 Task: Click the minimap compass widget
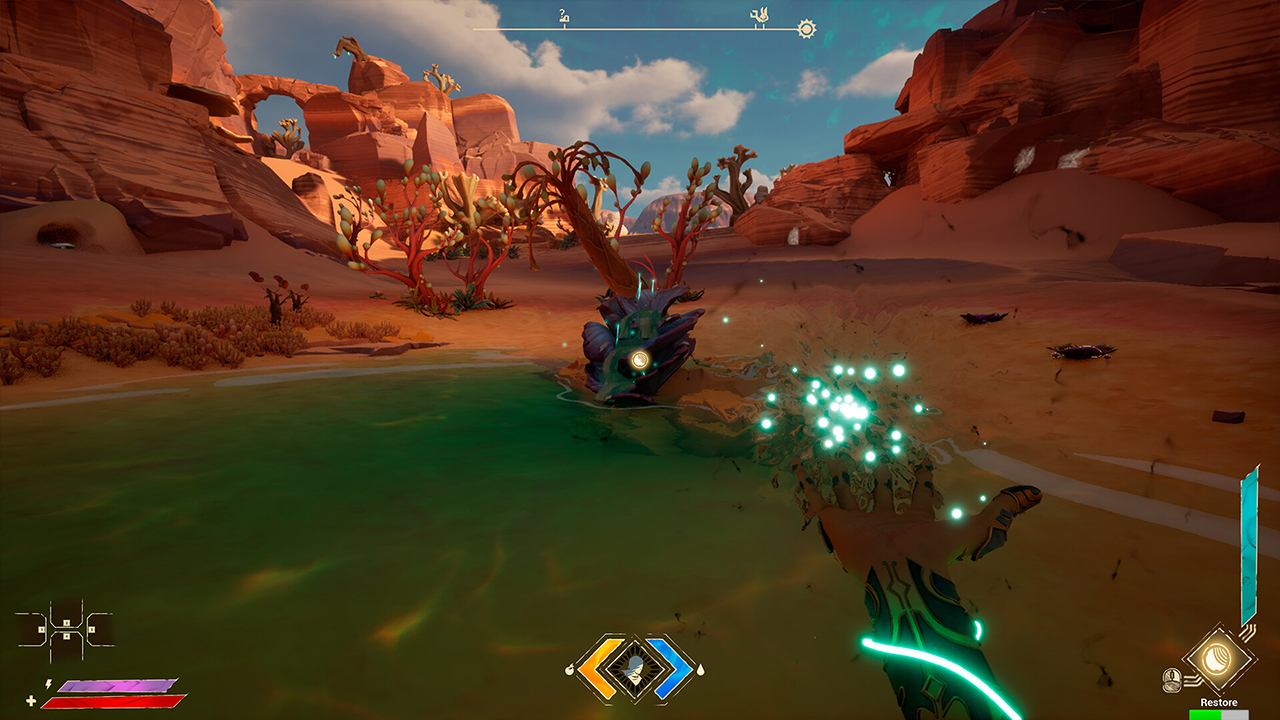pos(65,628)
